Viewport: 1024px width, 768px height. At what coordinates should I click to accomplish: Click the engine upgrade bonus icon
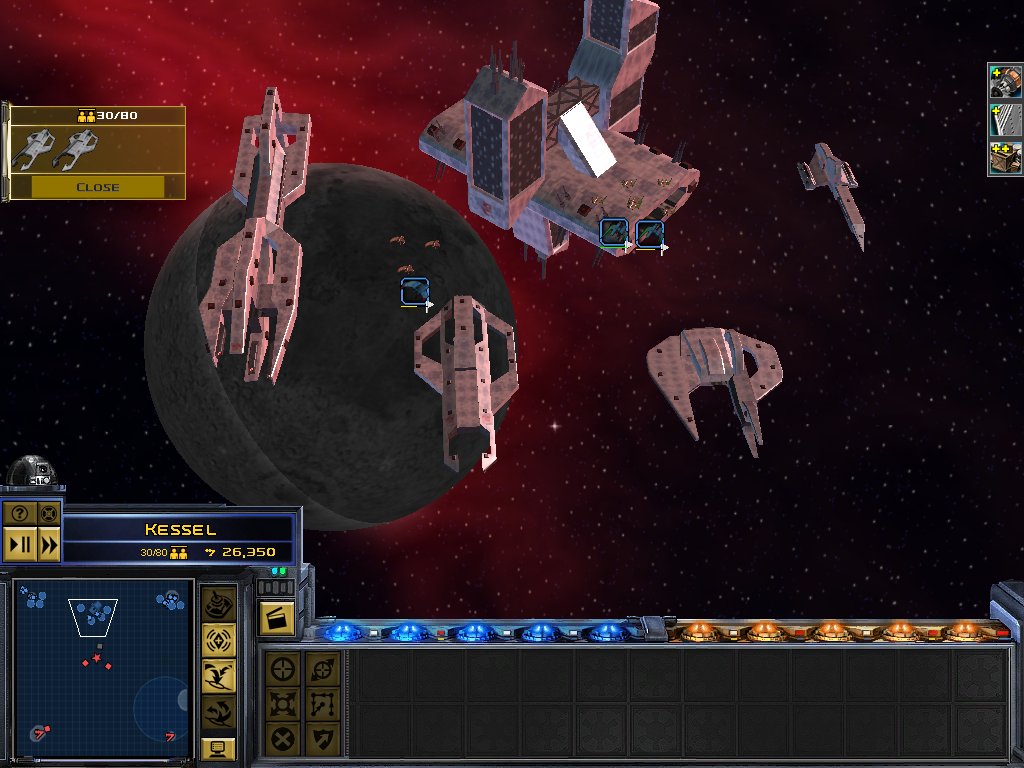(x=1004, y=82)
